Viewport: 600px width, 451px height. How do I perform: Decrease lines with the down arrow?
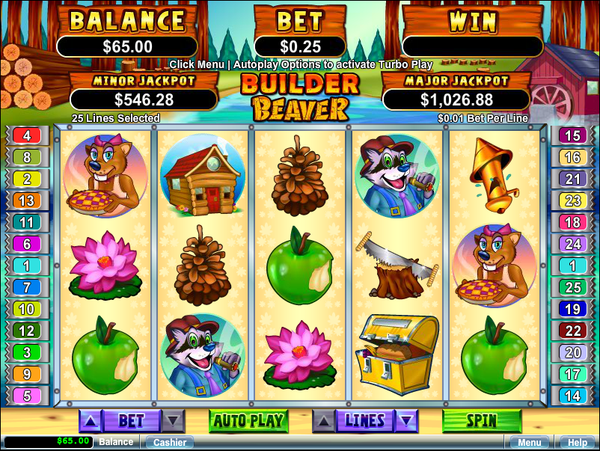point(405,421)
